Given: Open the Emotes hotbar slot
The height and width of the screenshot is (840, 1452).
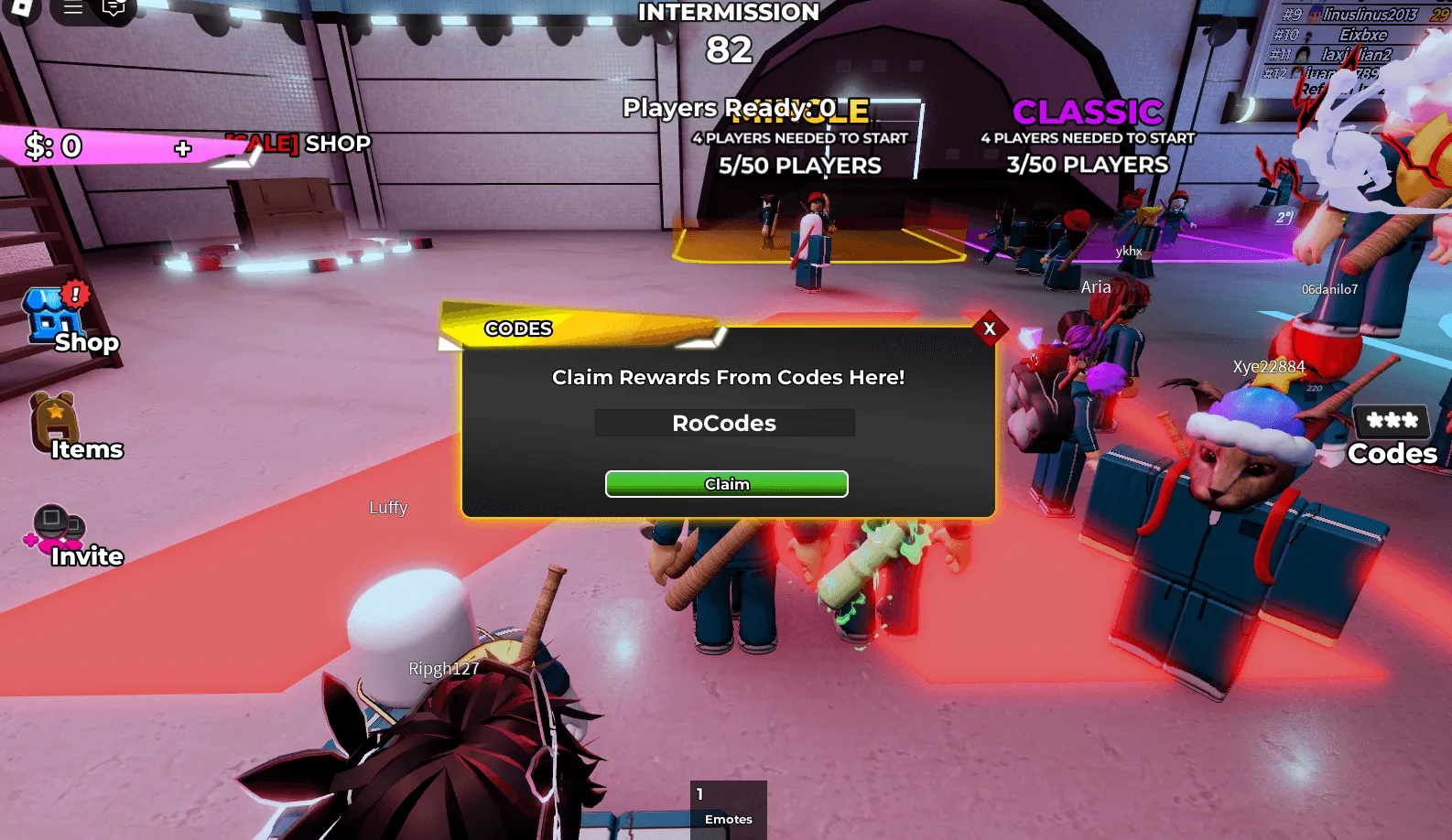Looking at the screenshot, I should tap(729, 809).
